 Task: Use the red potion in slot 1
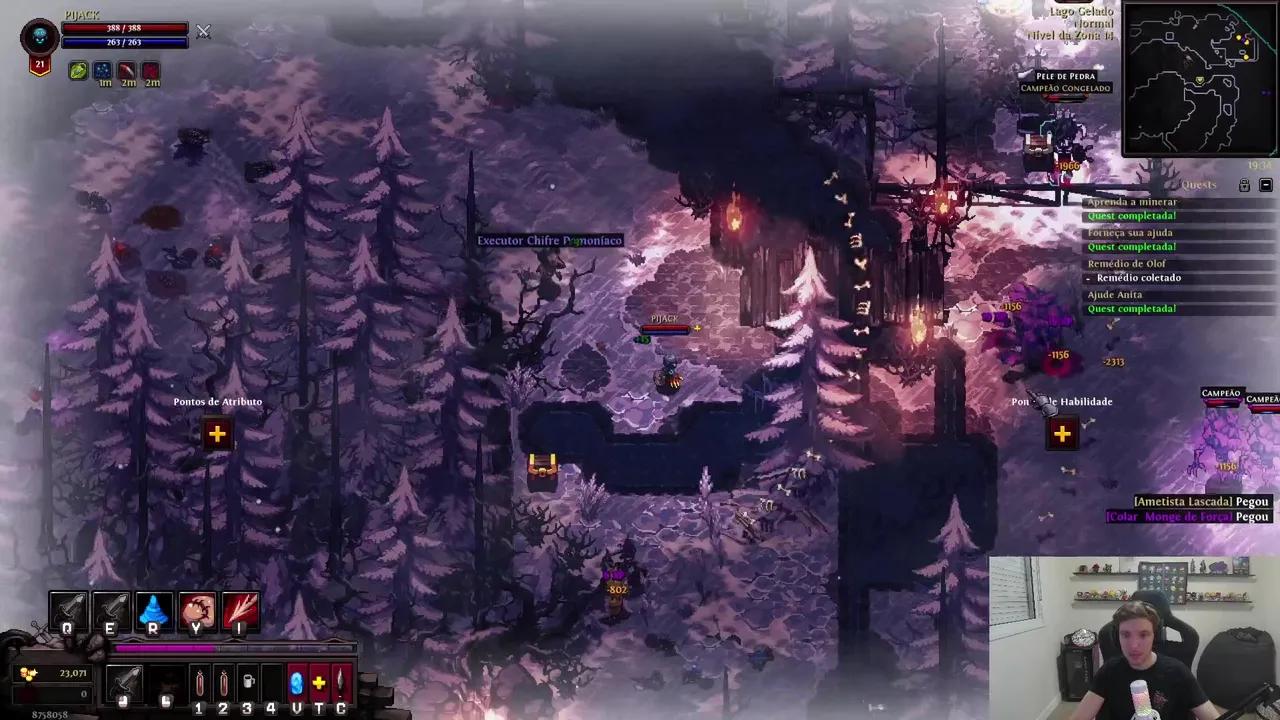pyautogui.click(x=199, y=684)
